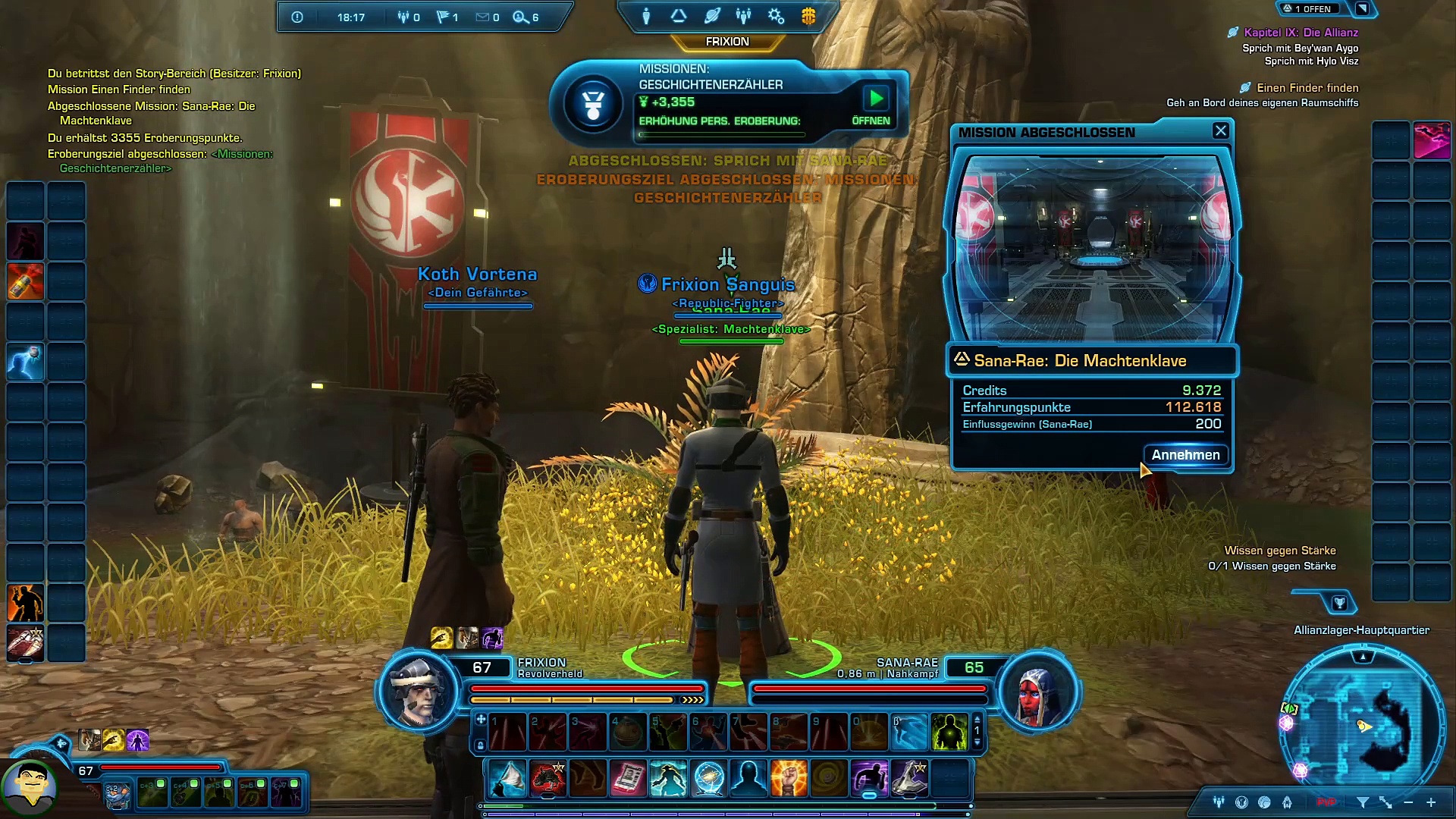Zoom out the minimap with minus button
The image size is (1456, 819).
(x=1408, y=802)
